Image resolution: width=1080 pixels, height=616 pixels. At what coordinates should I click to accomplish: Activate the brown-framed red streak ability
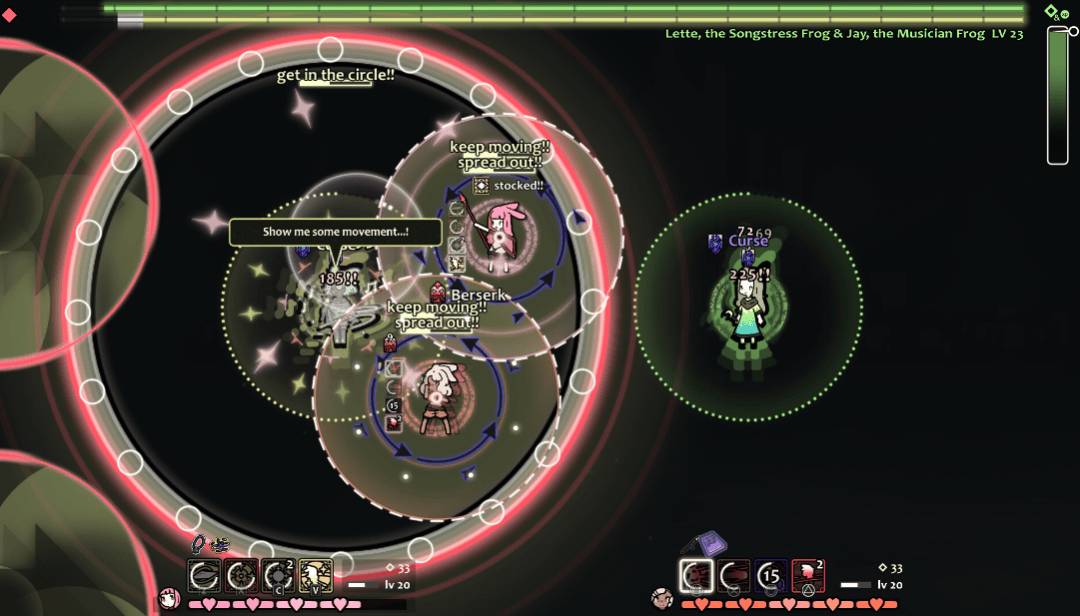(x=733, y=576)
